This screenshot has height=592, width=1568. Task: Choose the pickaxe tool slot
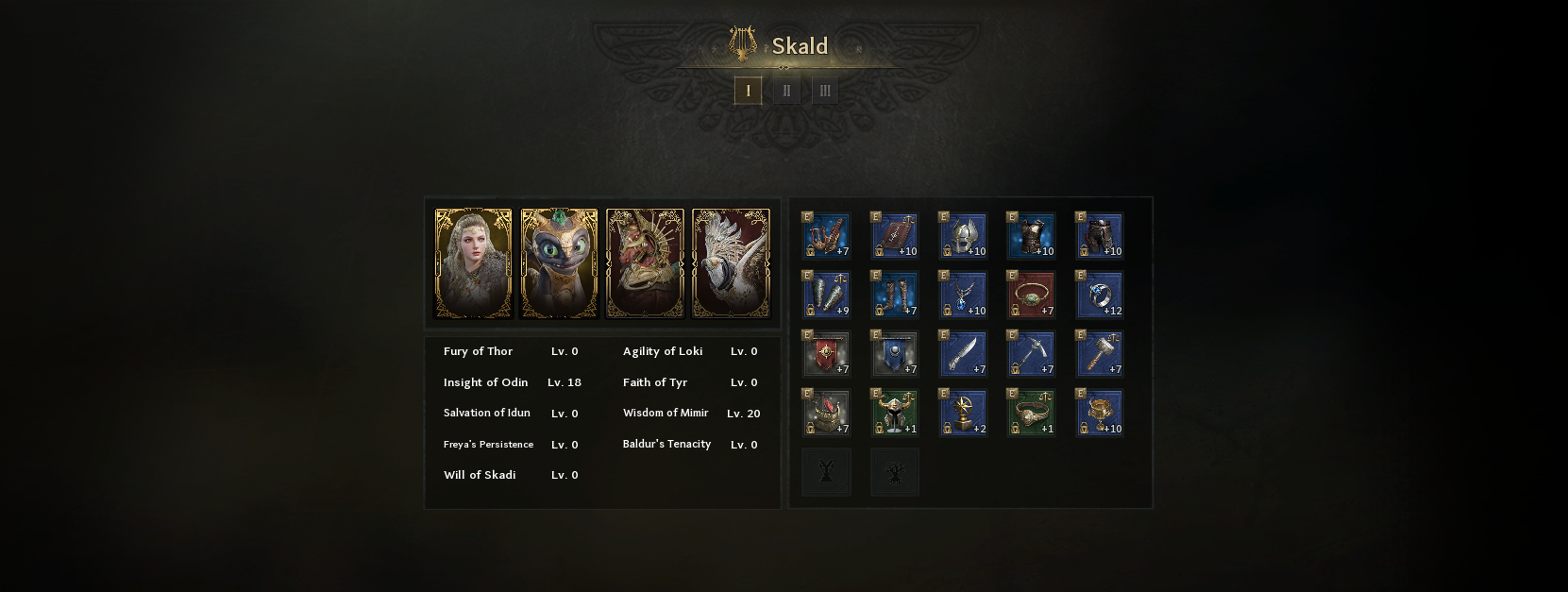point(1031,354)
